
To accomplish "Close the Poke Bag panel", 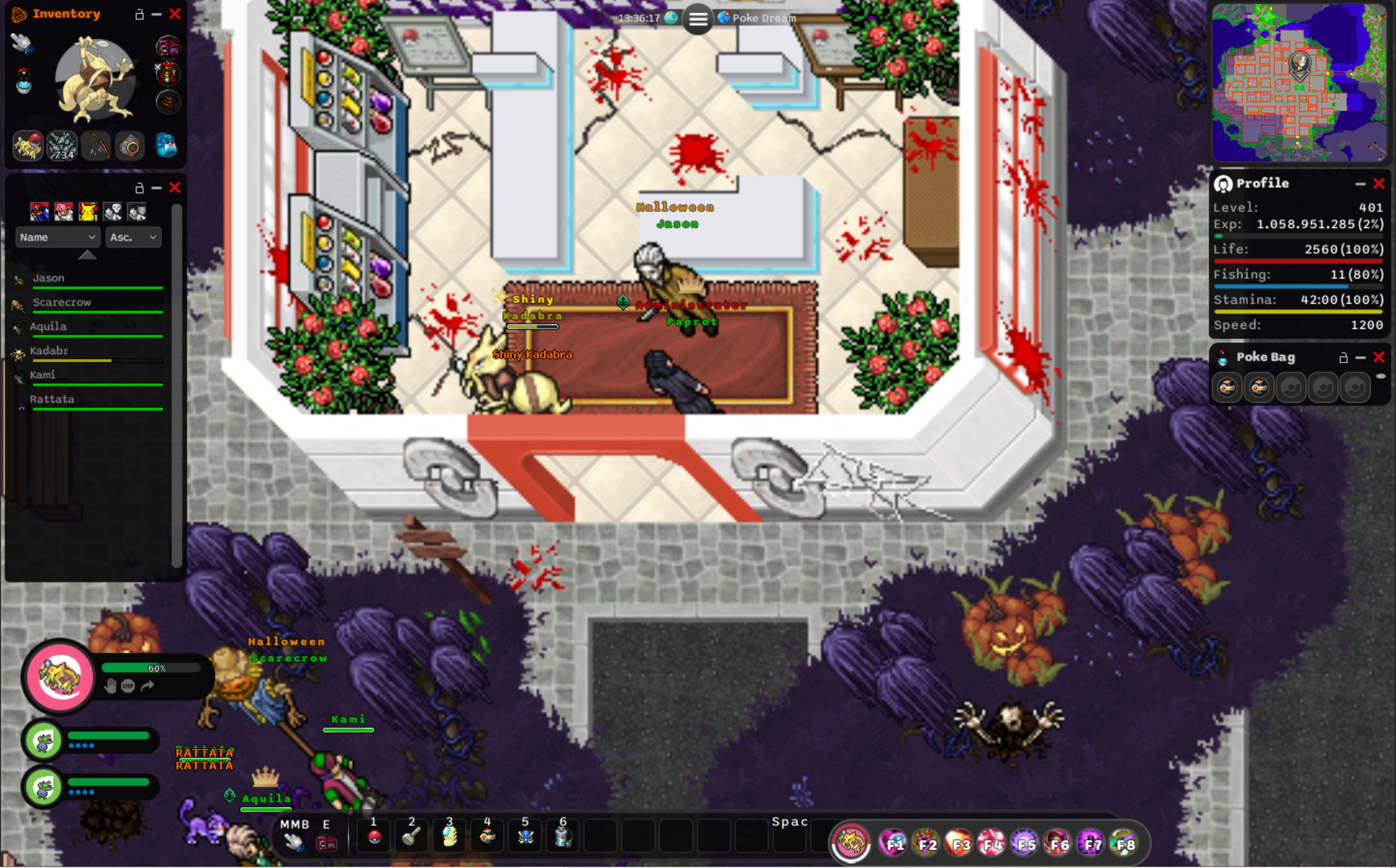I will pos(1379,357).
